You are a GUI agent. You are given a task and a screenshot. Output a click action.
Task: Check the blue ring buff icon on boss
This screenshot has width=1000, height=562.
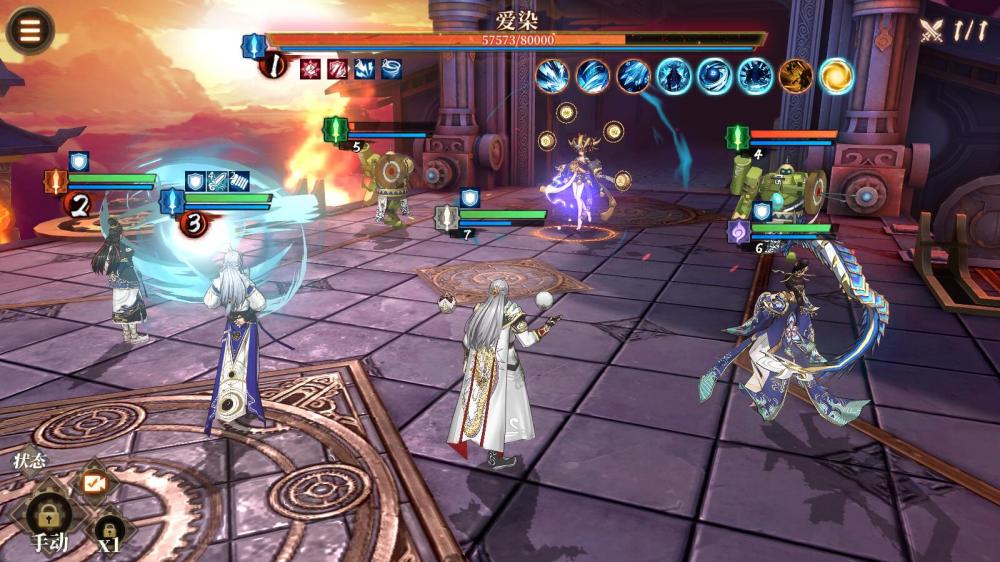point(391,69)
